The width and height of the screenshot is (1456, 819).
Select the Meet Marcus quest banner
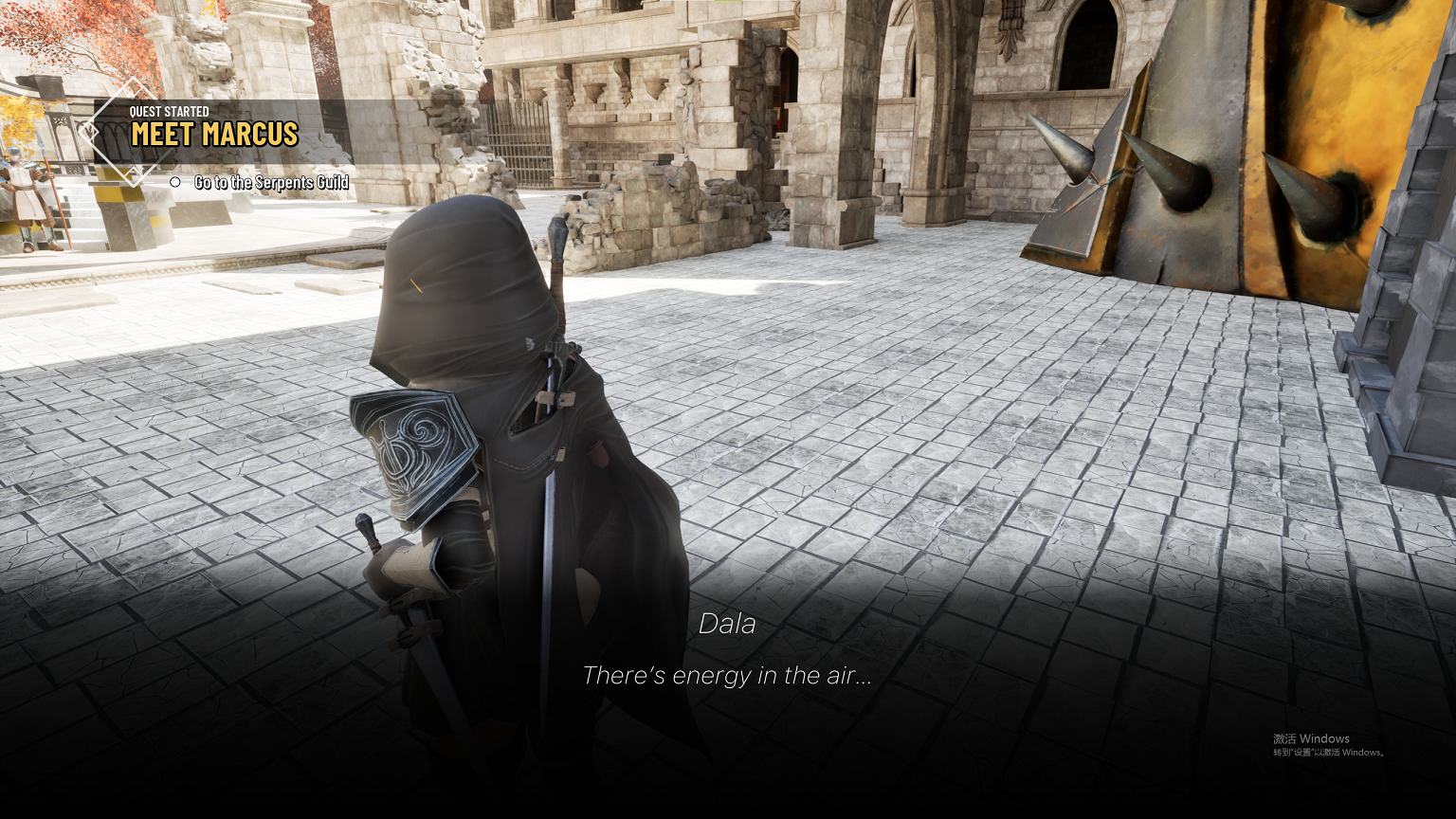point(214,134)
